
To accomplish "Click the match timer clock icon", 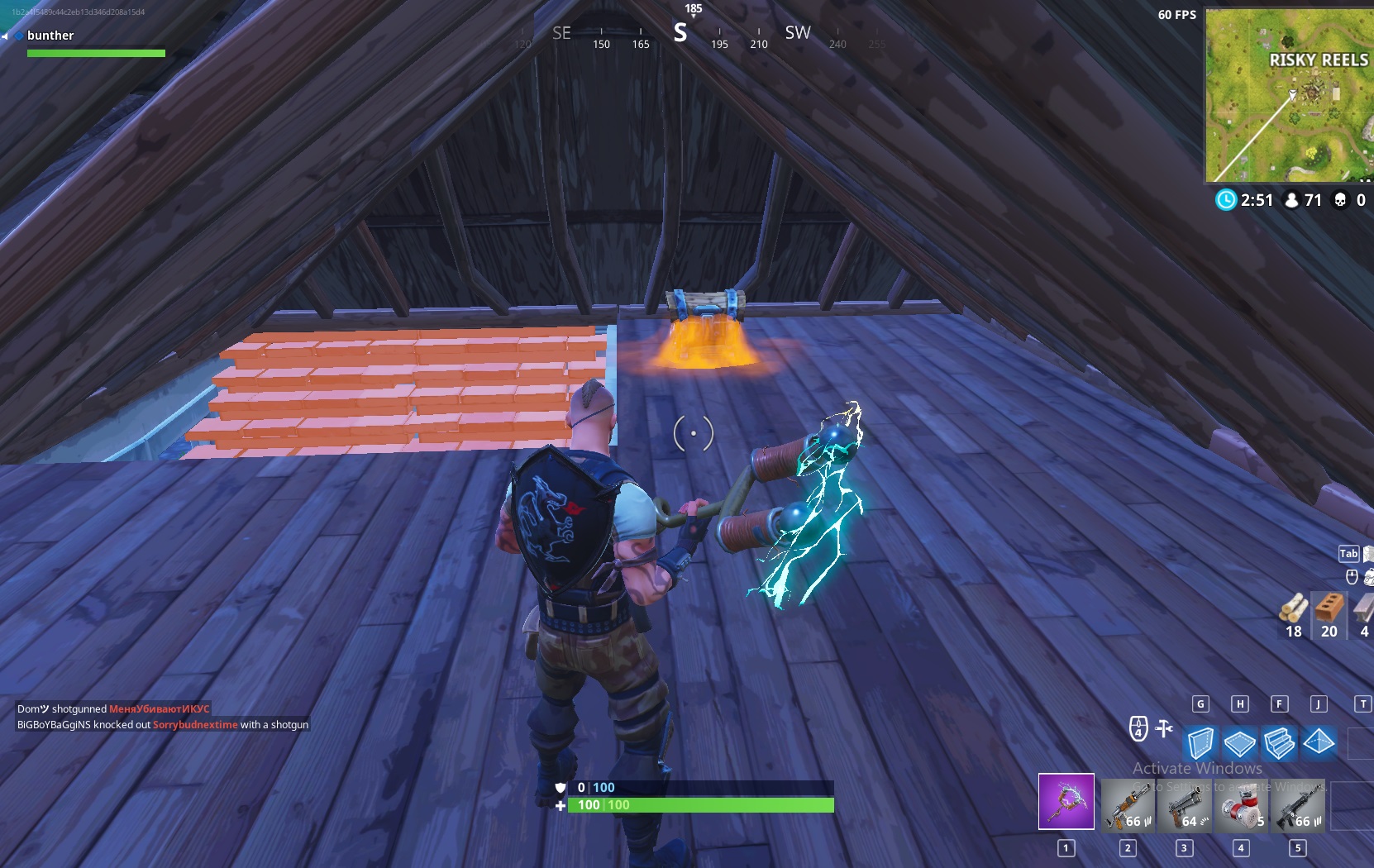I will coord(1225,199).
